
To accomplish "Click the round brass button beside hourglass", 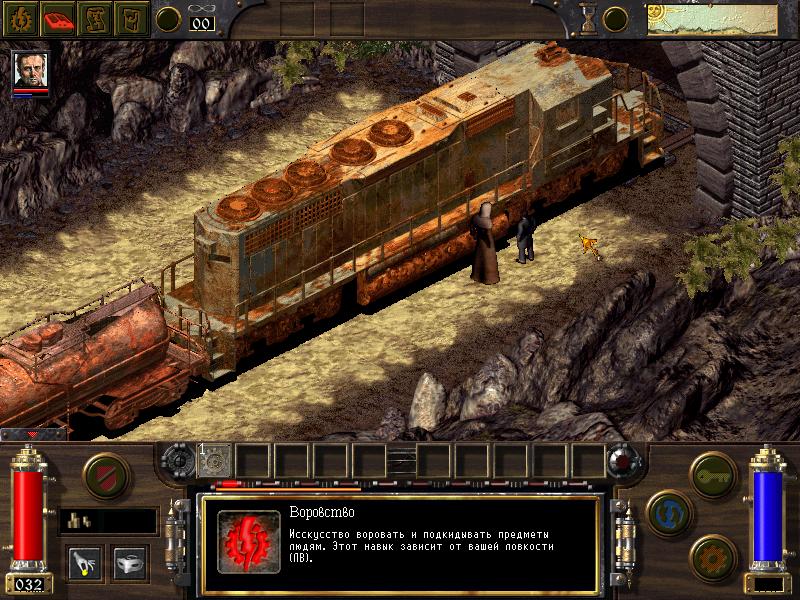I will tap(615, 18).
